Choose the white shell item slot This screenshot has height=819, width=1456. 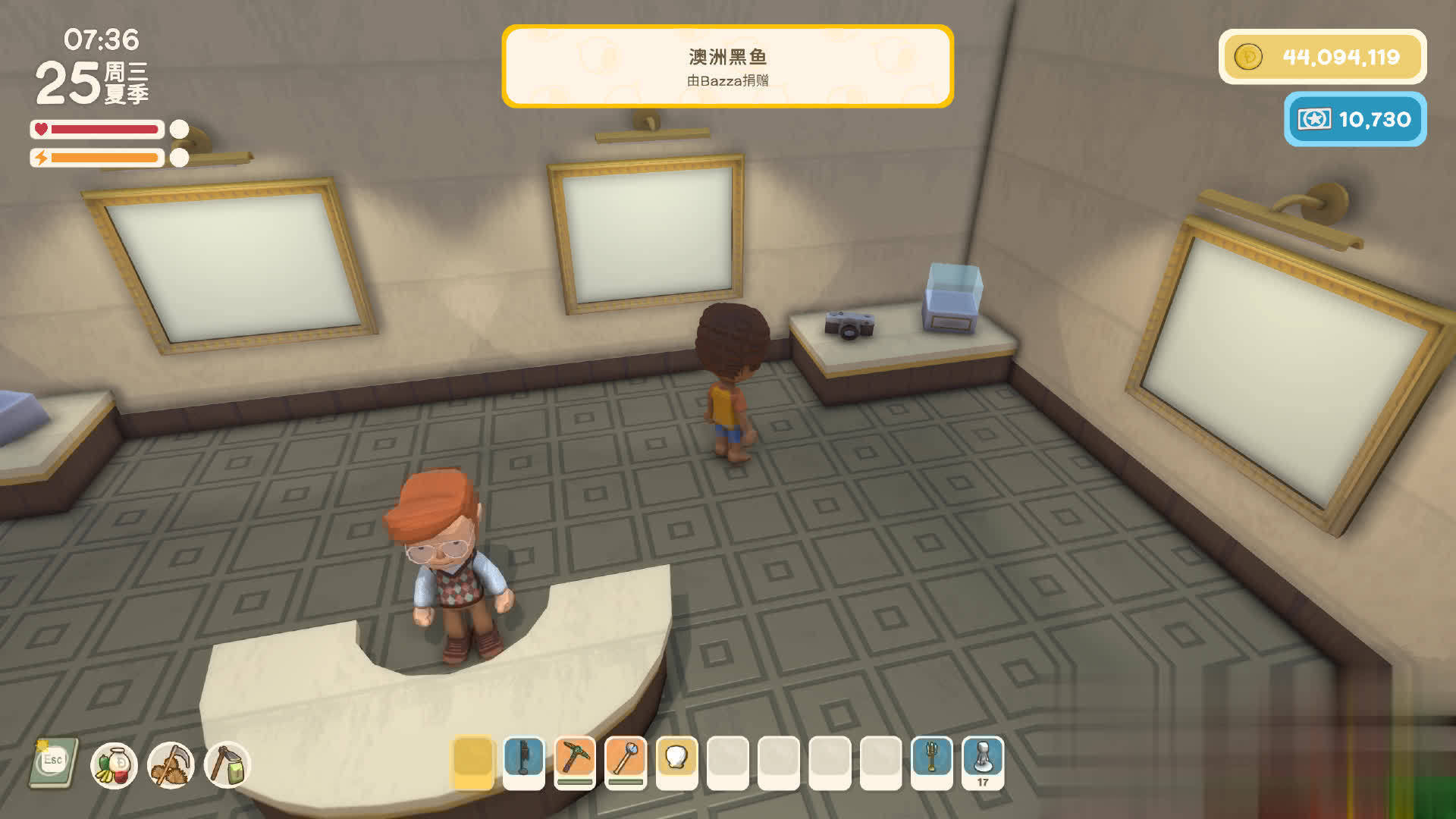click(676, 761)
